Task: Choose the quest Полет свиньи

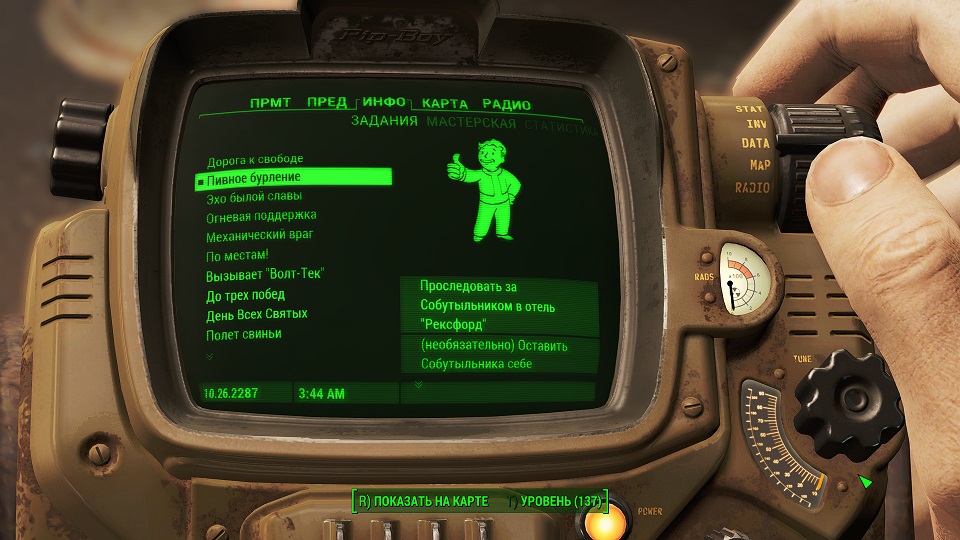Action: point(243,334)
